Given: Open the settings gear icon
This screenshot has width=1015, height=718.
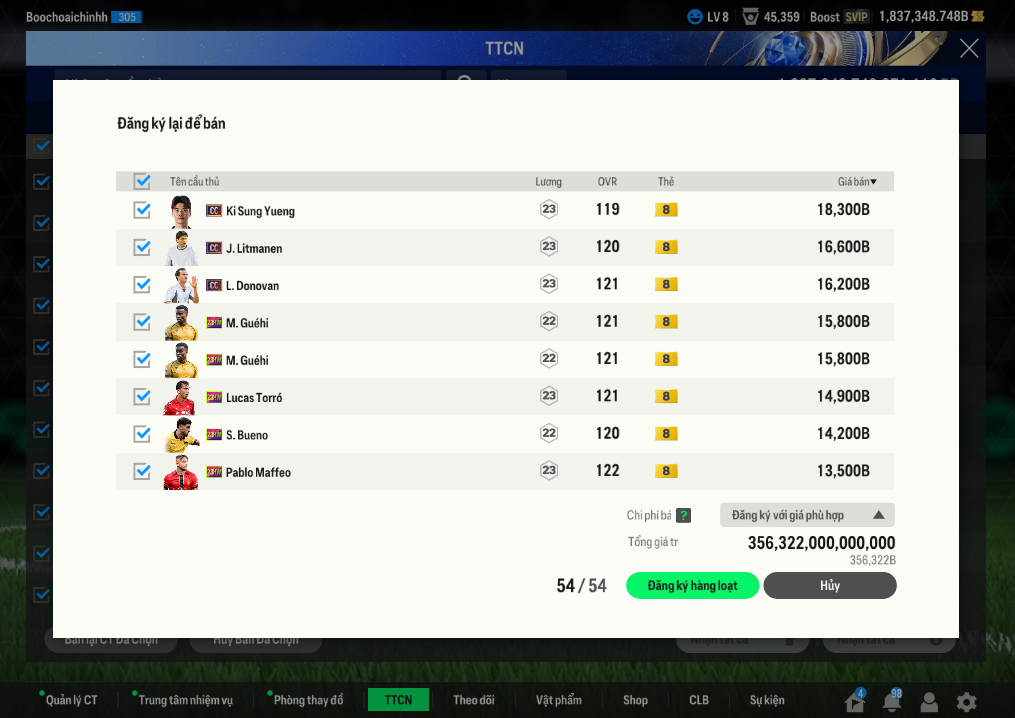Looking at the screenshot, I should (x=966, y=702).
